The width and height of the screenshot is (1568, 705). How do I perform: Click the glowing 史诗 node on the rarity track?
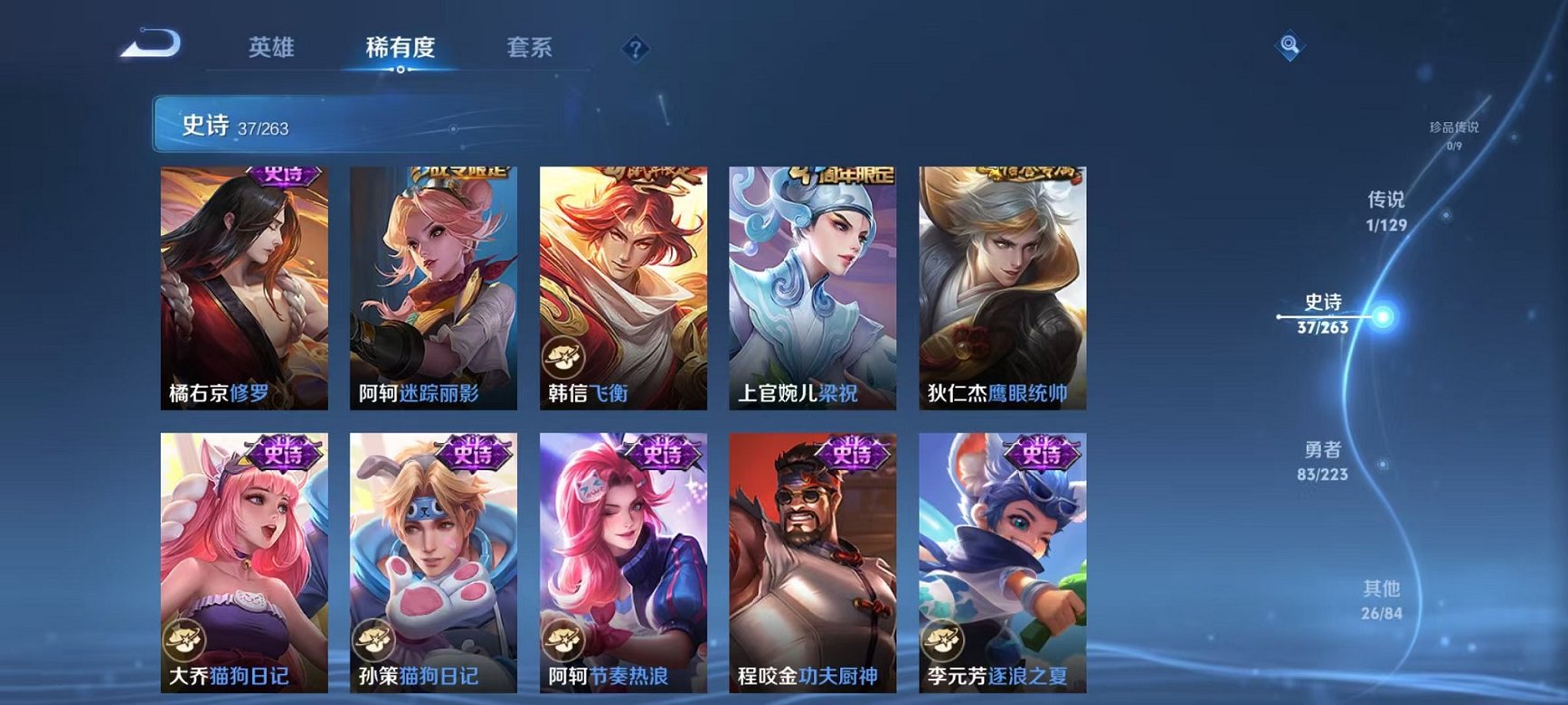click(1383, 316)
